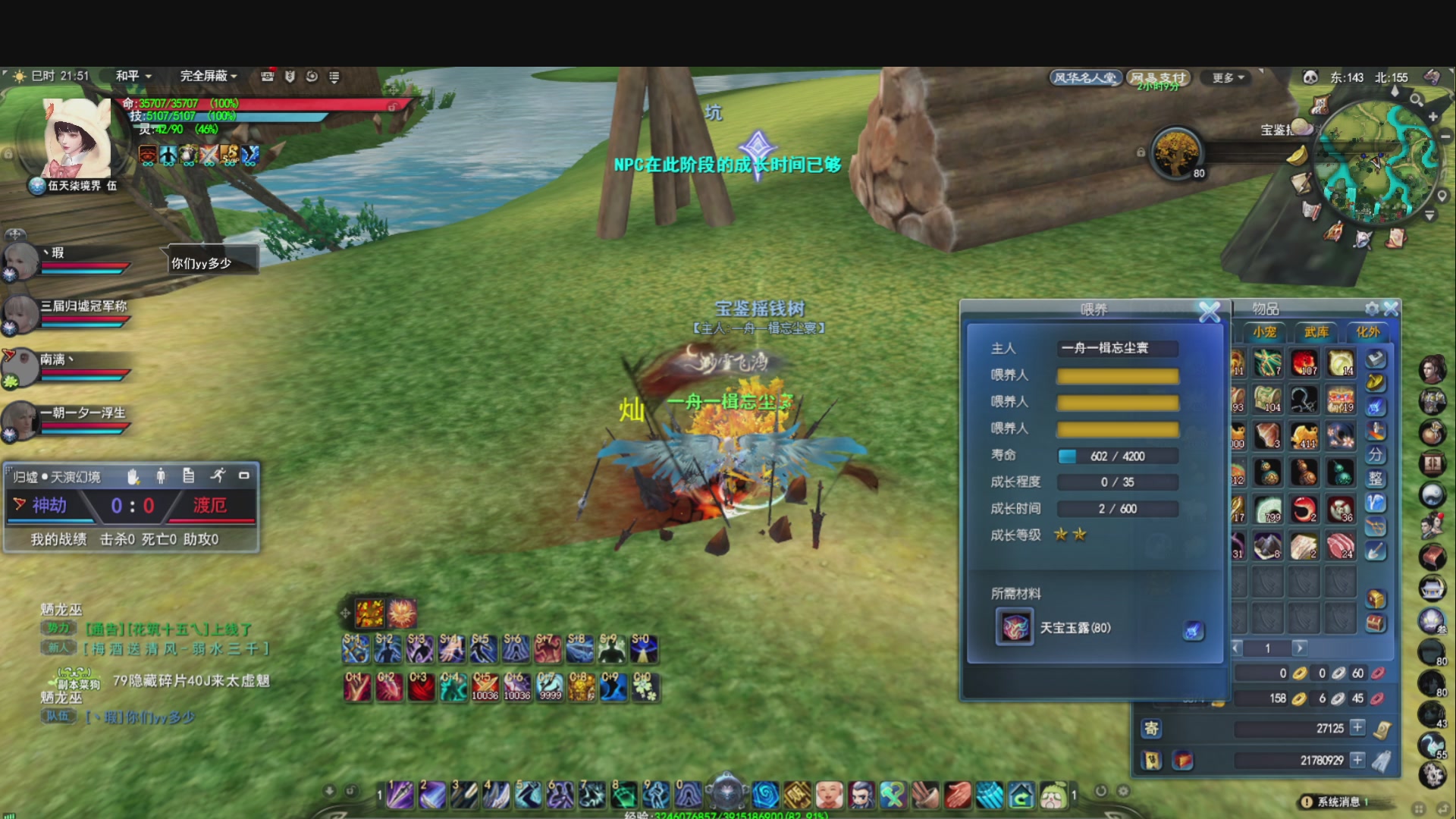The image size is (1456, 819).
Task: Click the 分 split stack button
Action: [x=1376, y=454]
